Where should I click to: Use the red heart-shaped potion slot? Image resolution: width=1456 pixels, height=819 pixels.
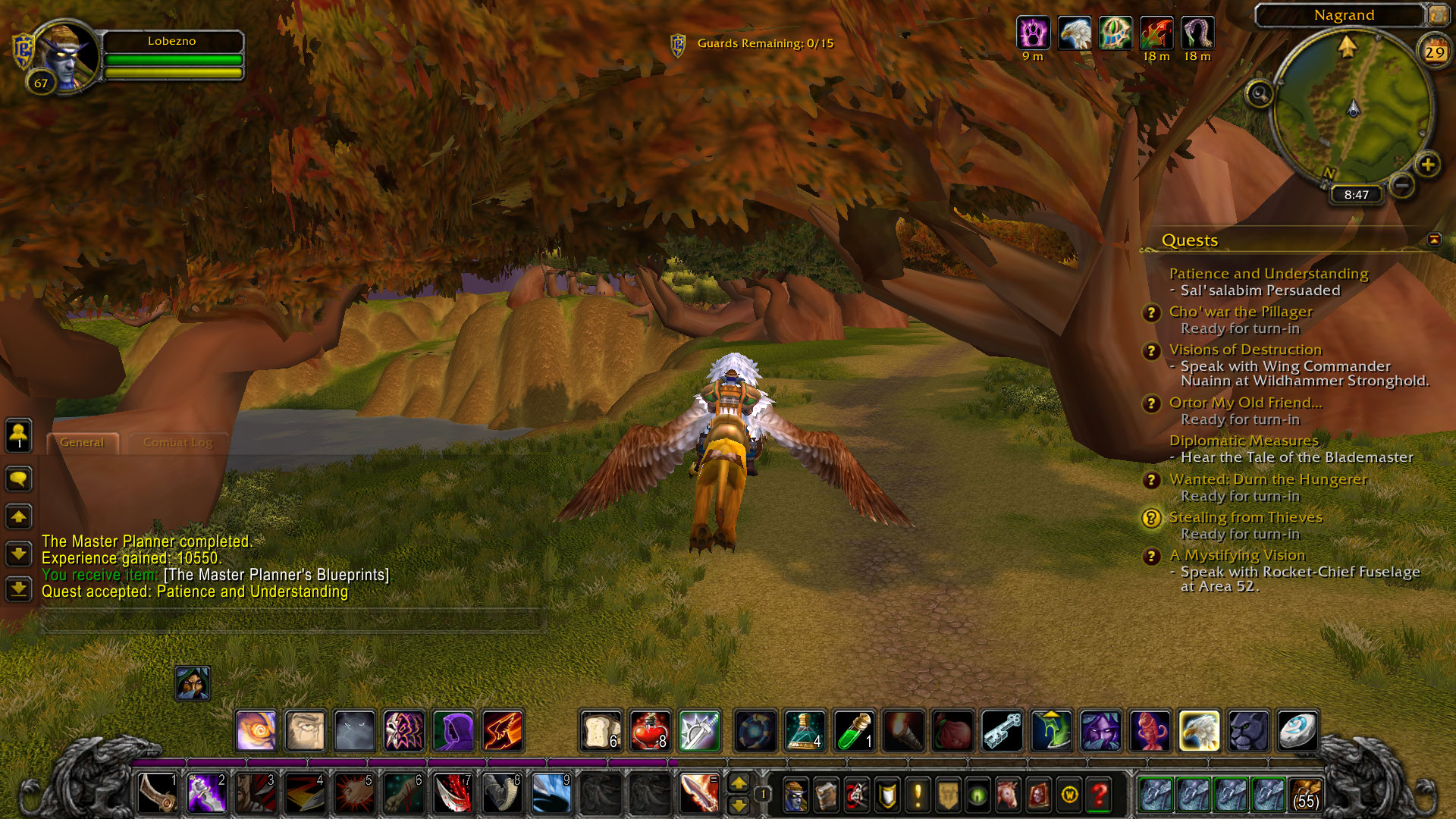click(650, 731)
